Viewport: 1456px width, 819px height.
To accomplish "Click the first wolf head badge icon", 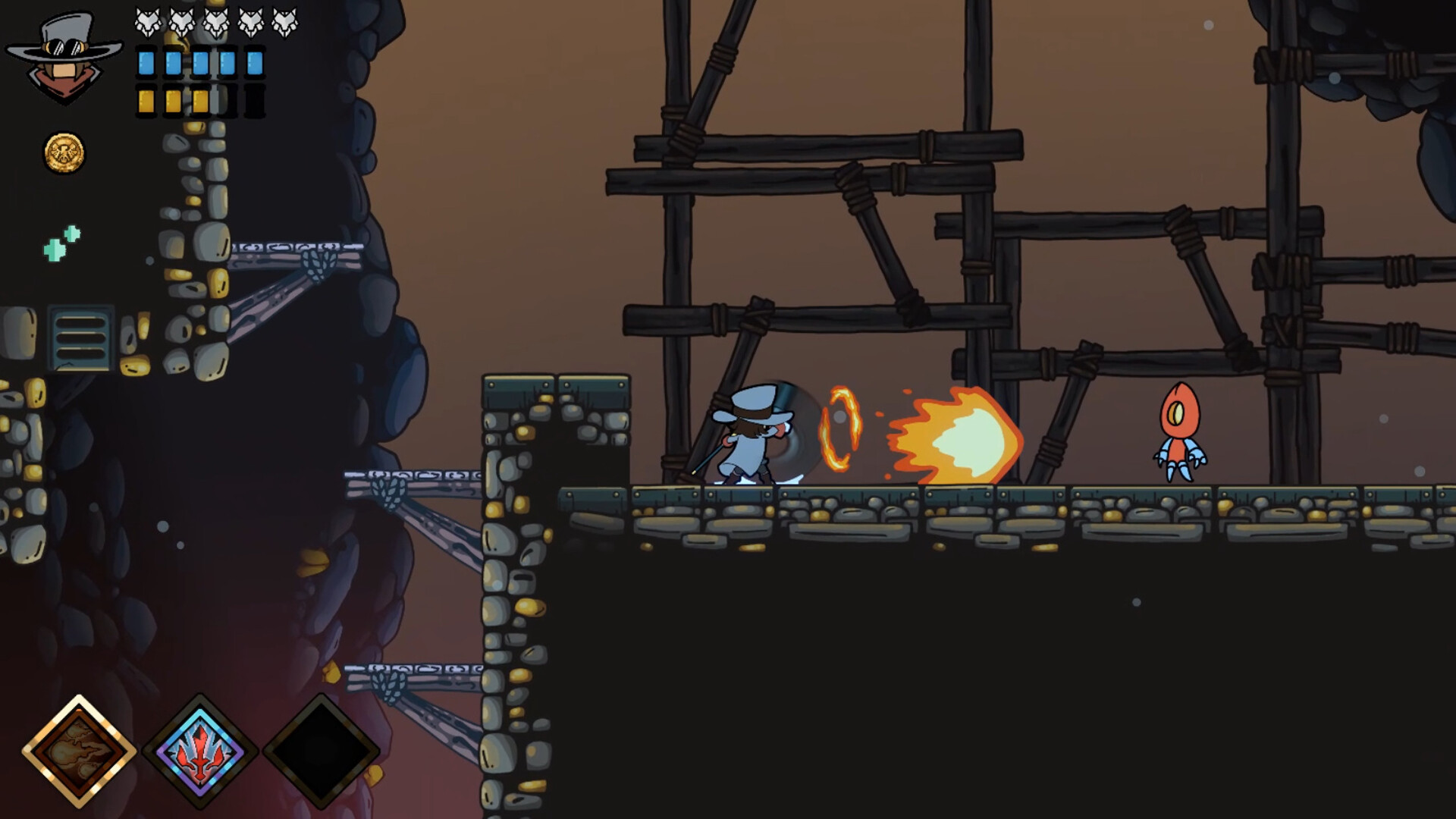I will coord(149,21).
